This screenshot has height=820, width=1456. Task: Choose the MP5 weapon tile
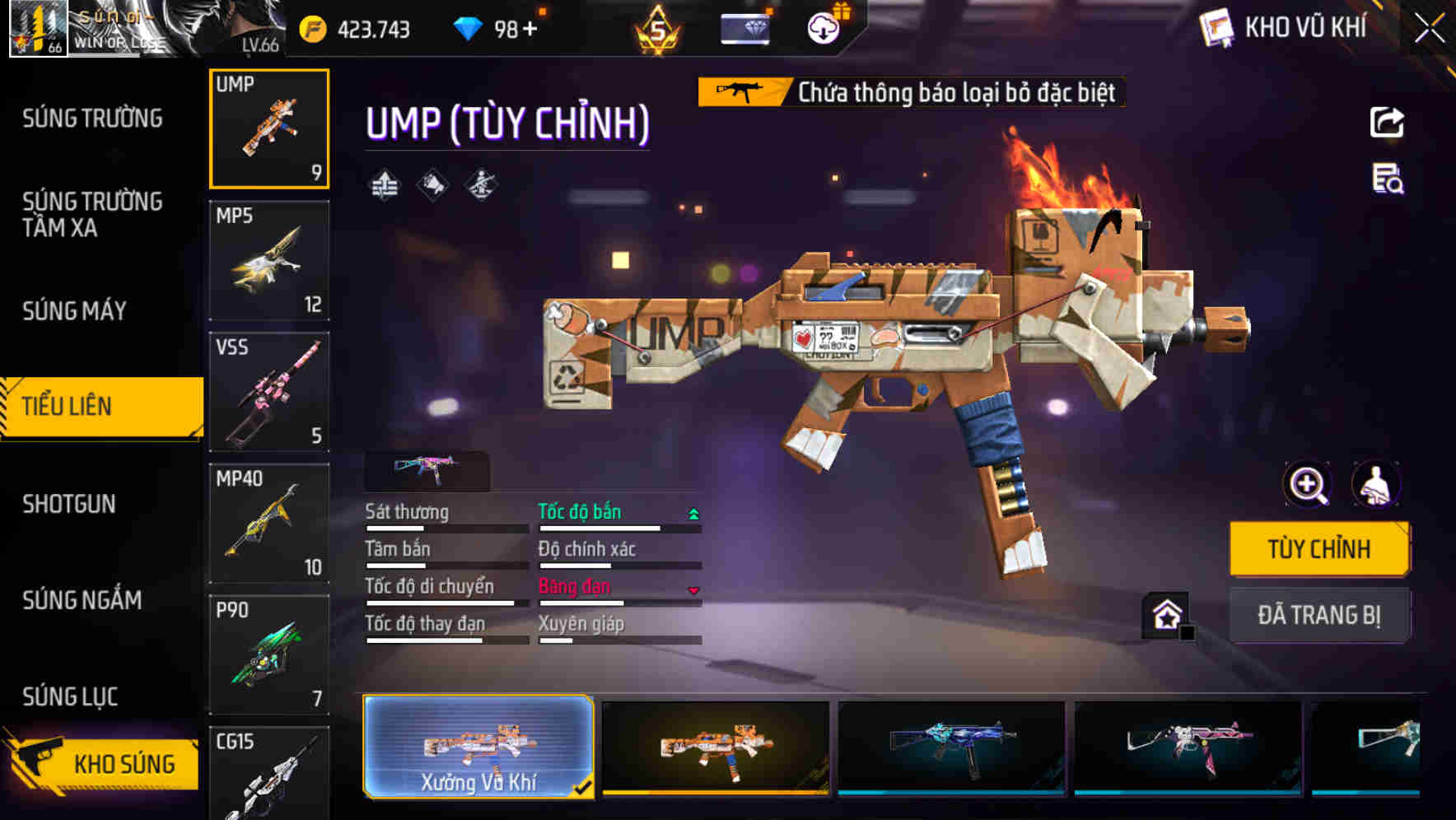[269, 260]
